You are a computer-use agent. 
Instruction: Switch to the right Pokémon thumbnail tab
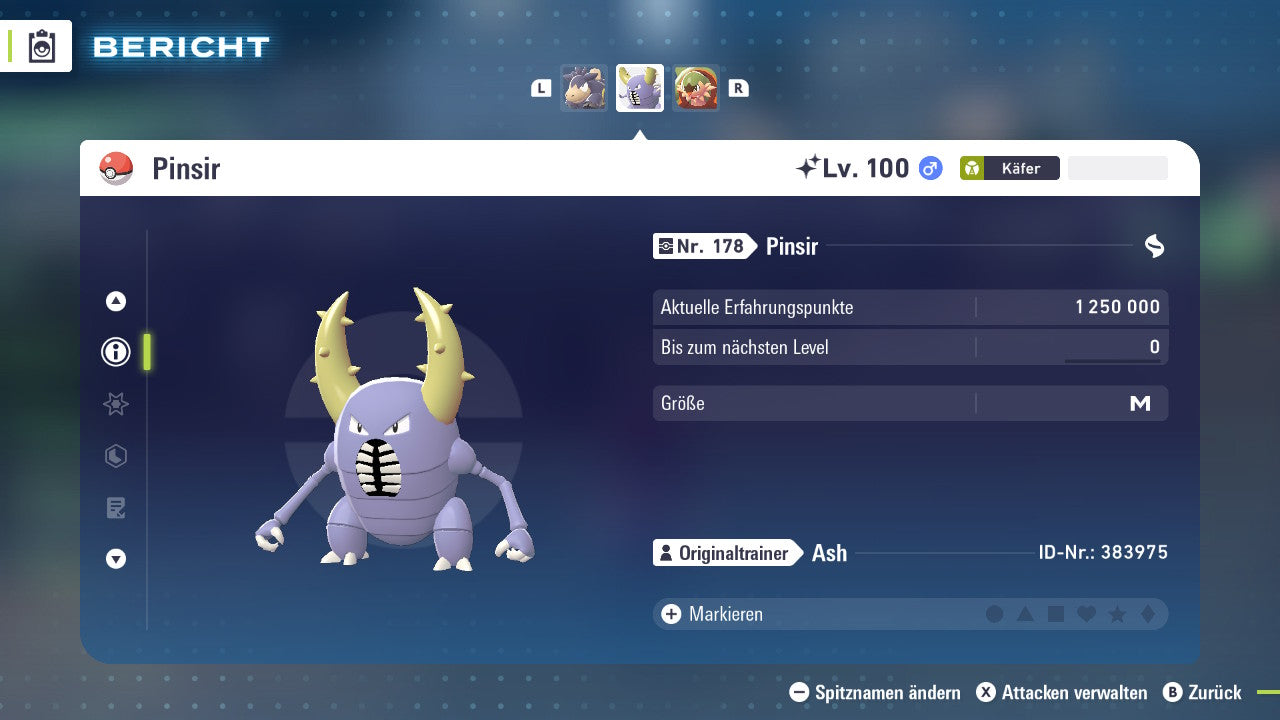pyautogui.click(x=696, y=88)
